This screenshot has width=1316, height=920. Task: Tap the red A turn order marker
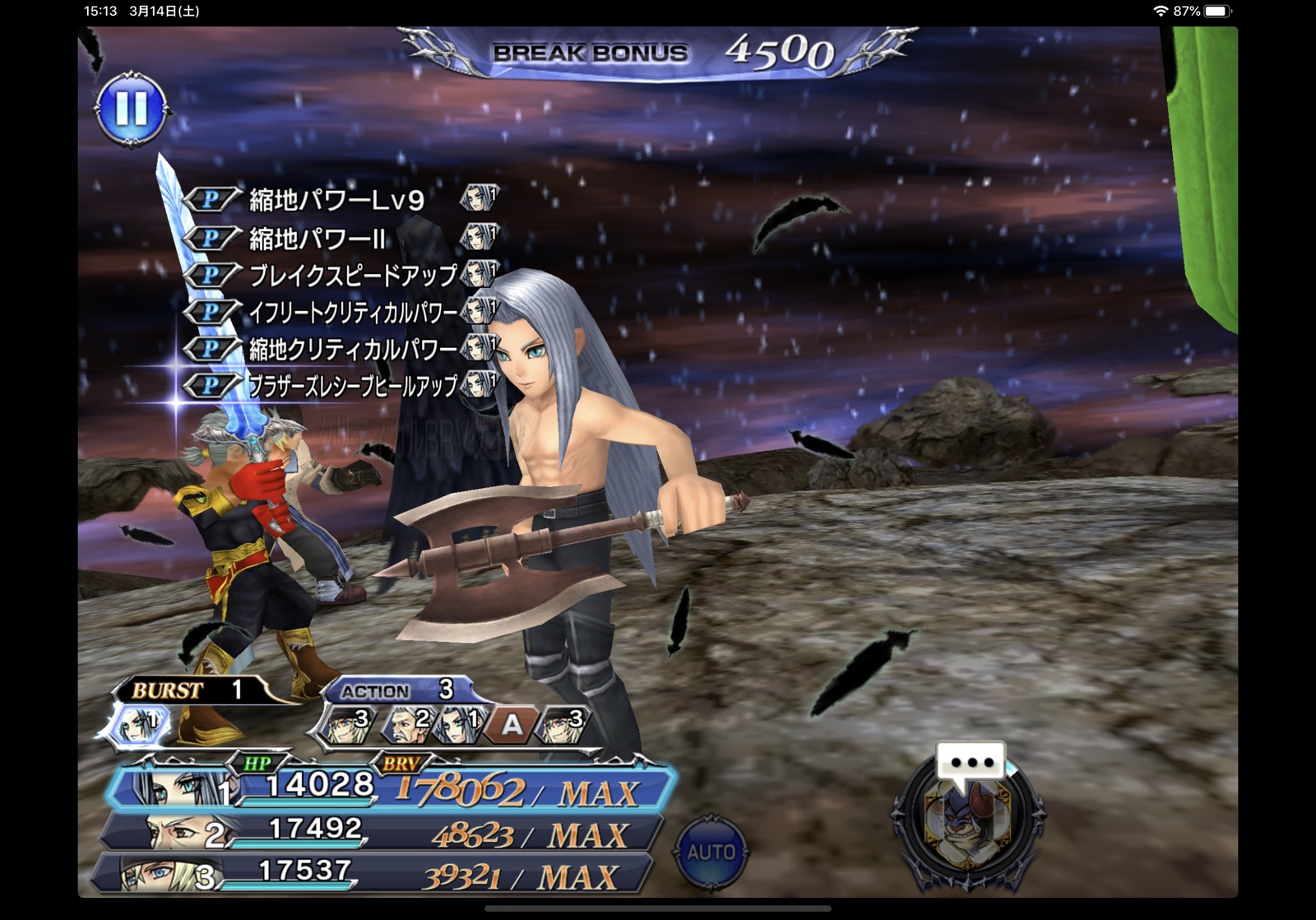512,725
